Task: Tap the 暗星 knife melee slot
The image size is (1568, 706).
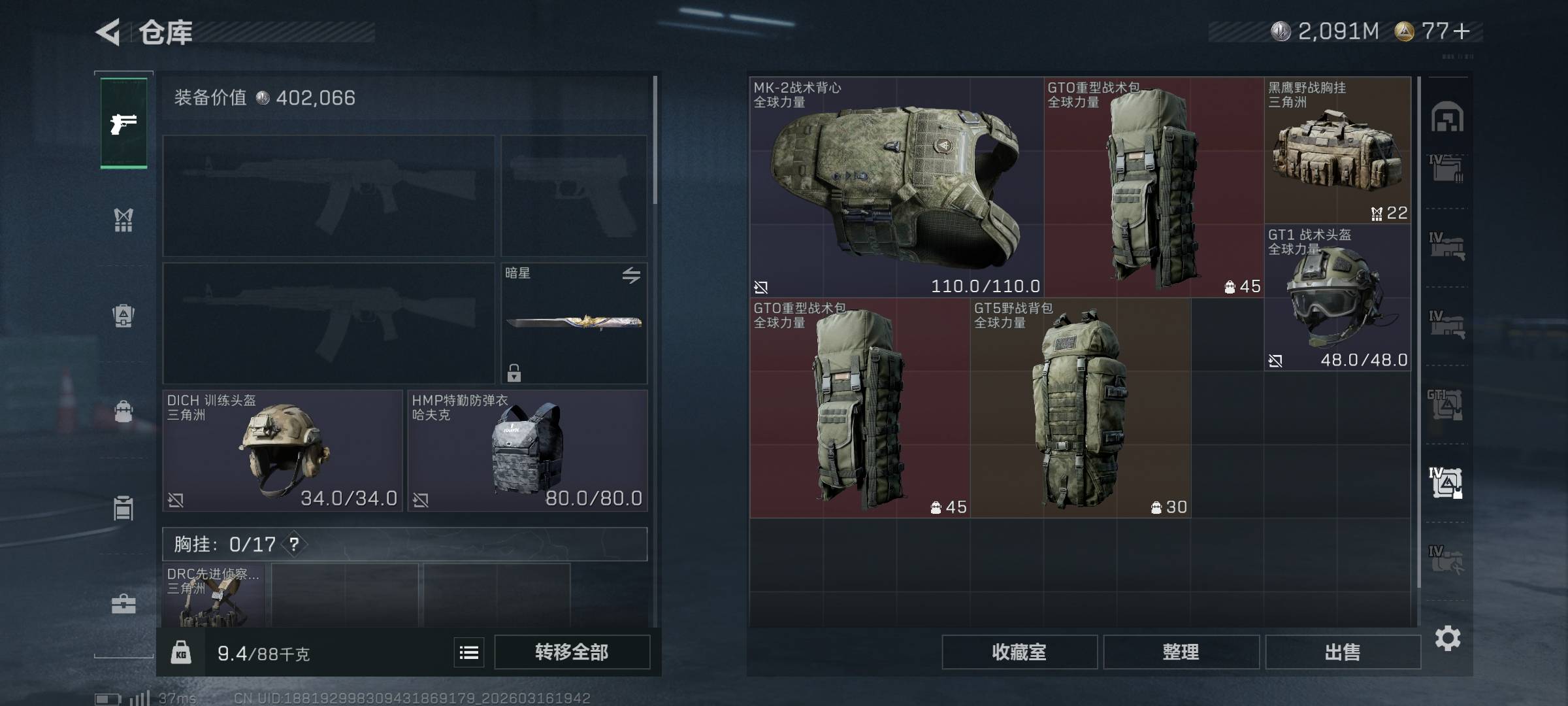Action: (x=574, y=323)
